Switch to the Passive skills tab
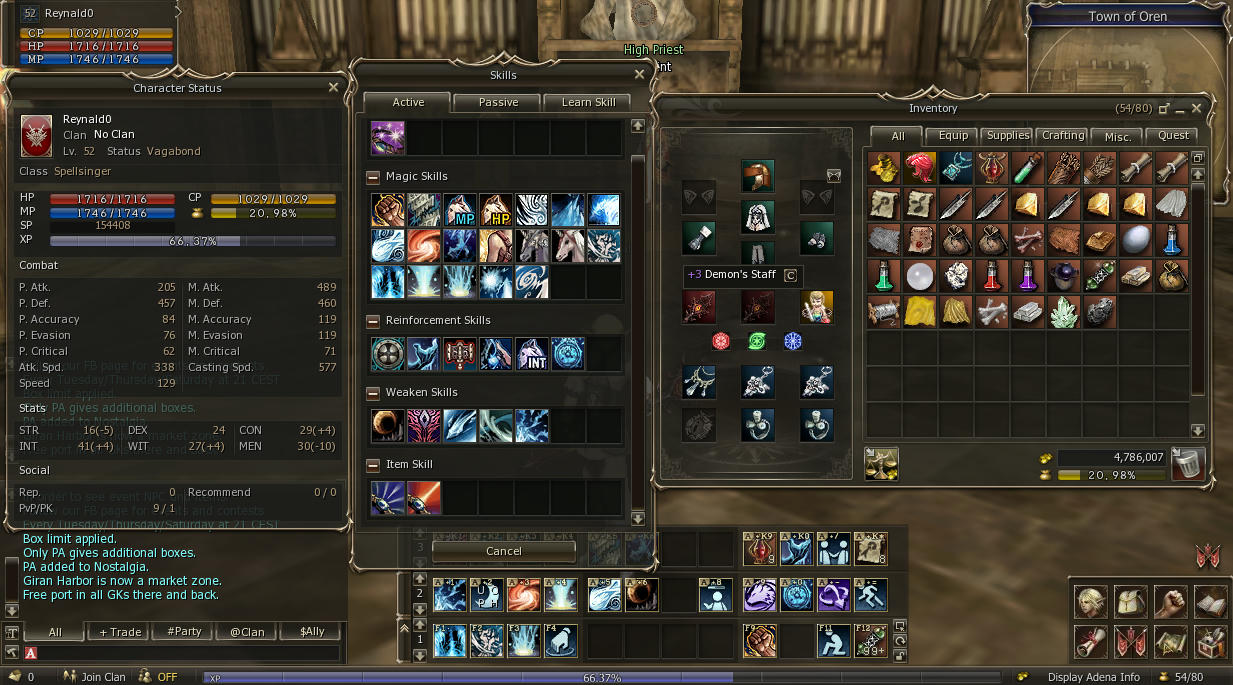 (498, 102)
